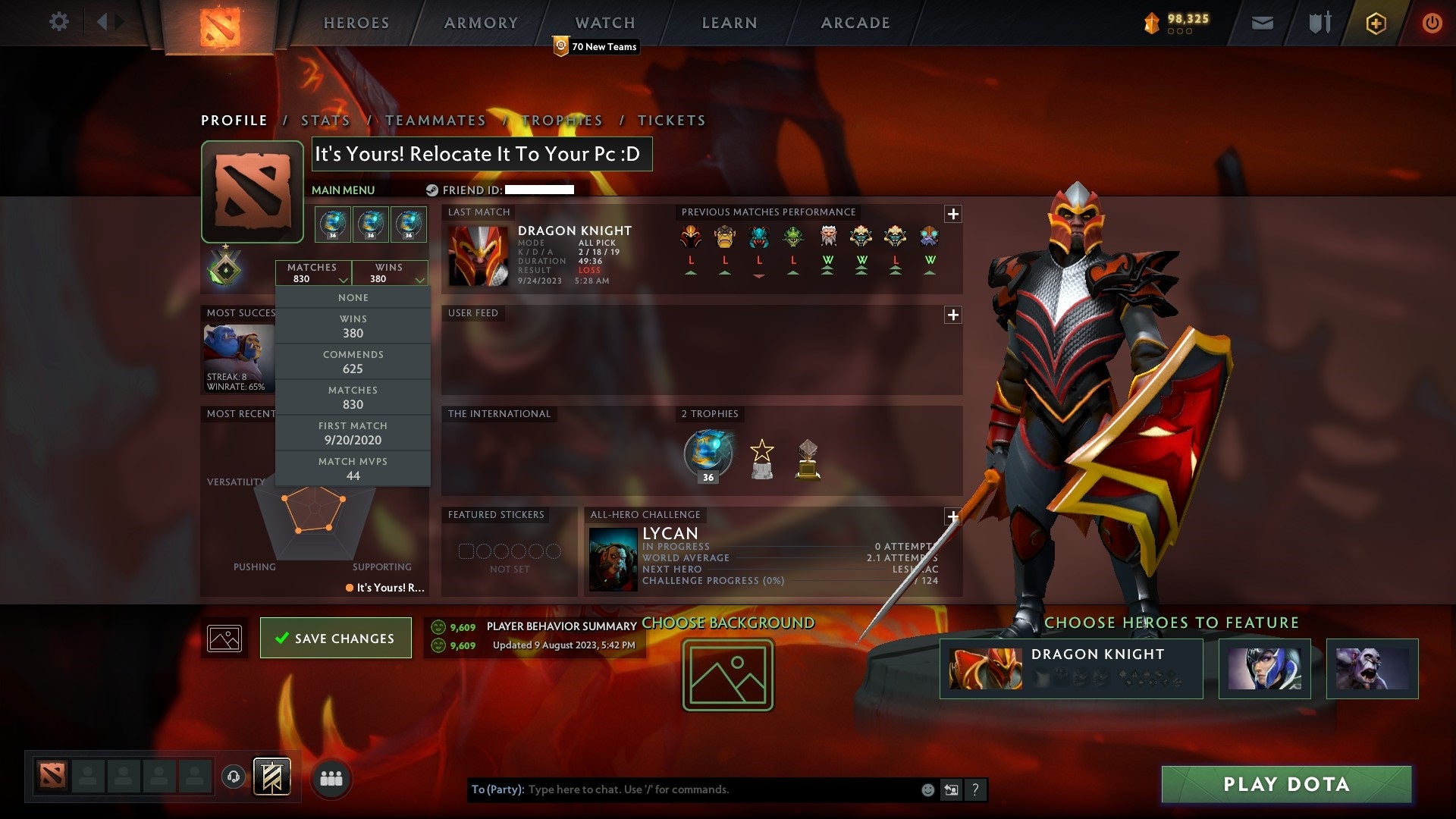The height and width of the screenshot is (819, 1456).
Task: Click the party chat input field
Action: tap(682, 789)
